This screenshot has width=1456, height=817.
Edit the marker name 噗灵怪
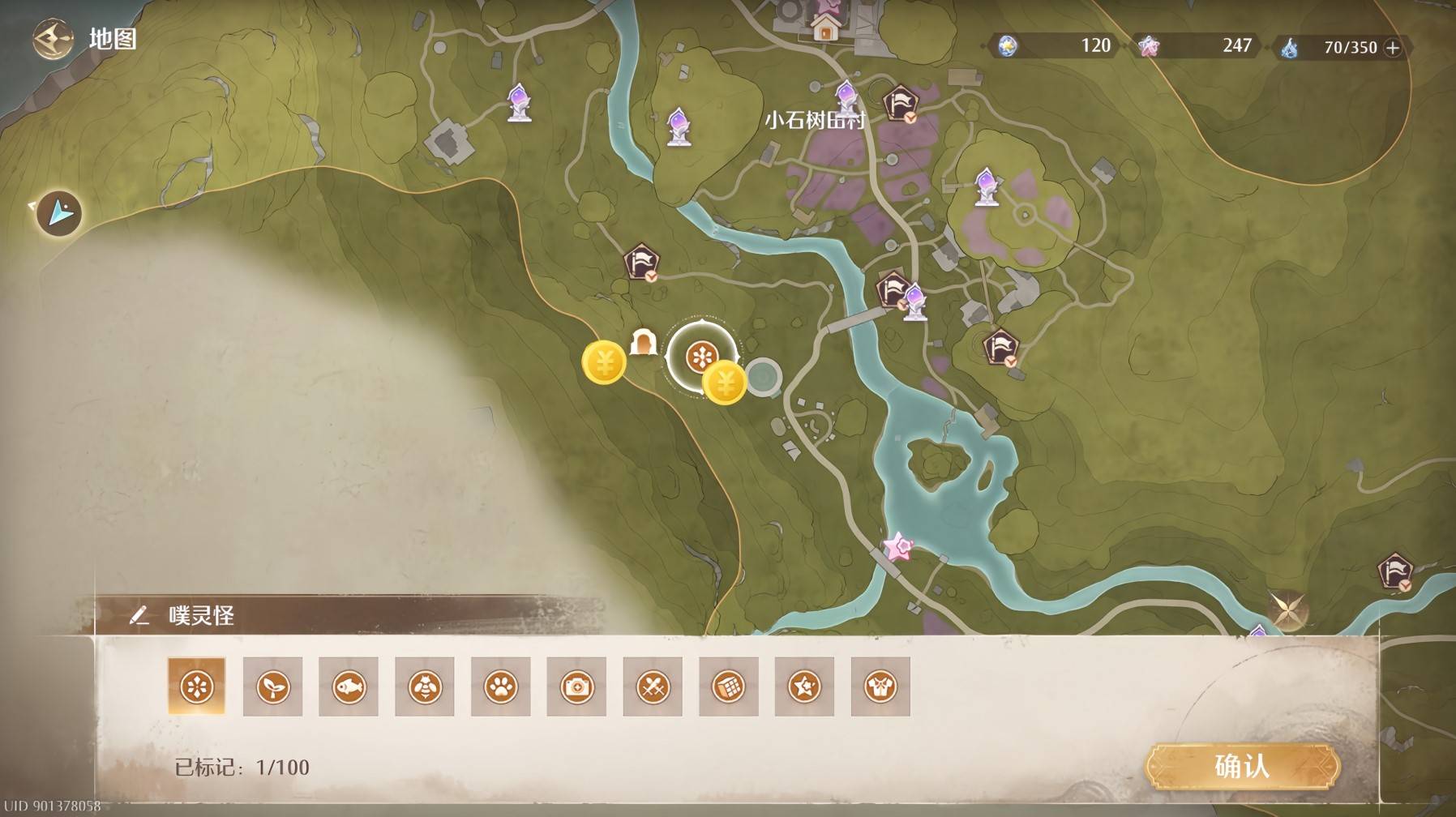pyautogui.click(x=139, y=616)
